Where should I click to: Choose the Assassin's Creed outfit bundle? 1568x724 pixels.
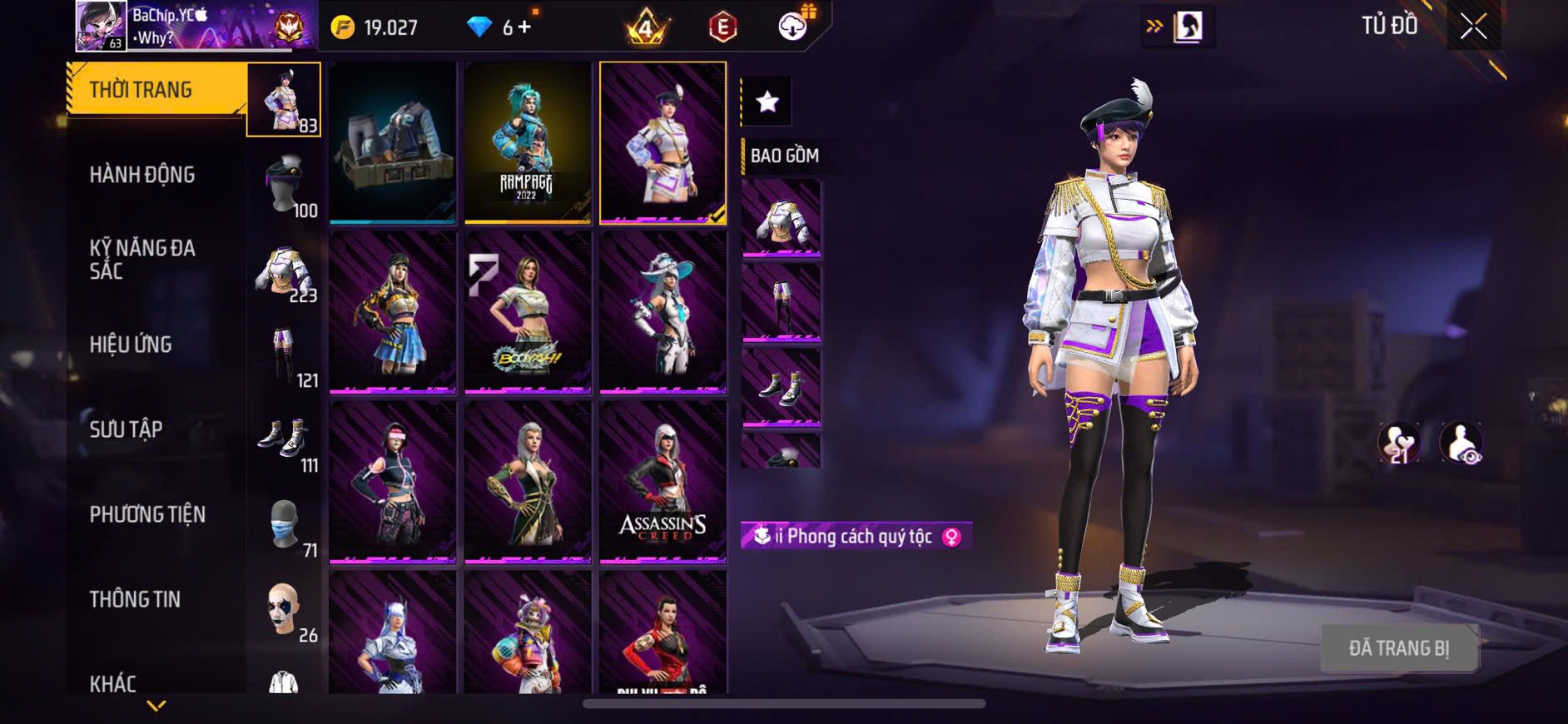662,482
